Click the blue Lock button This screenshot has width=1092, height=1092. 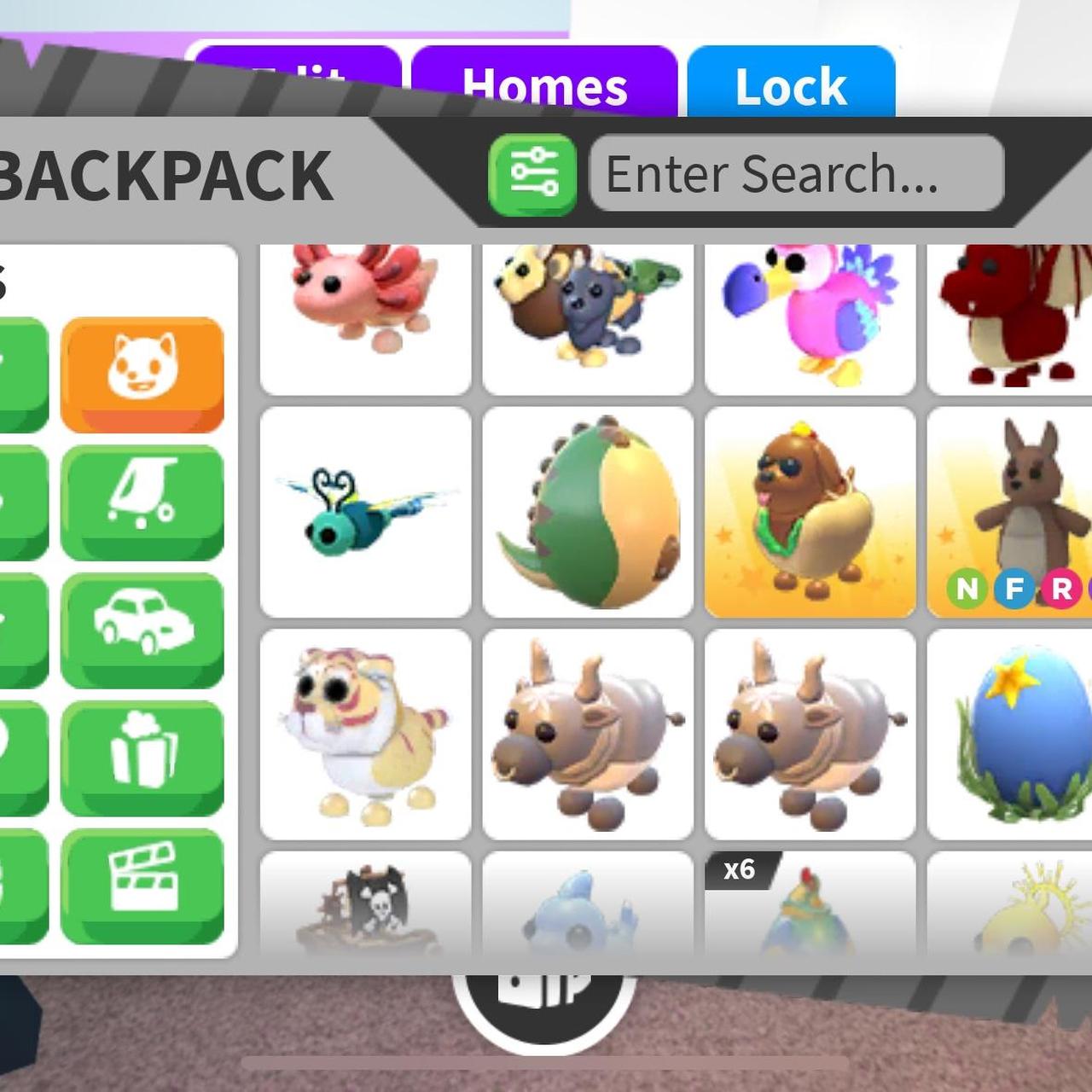pyautogui.click(x=791, y=85)
